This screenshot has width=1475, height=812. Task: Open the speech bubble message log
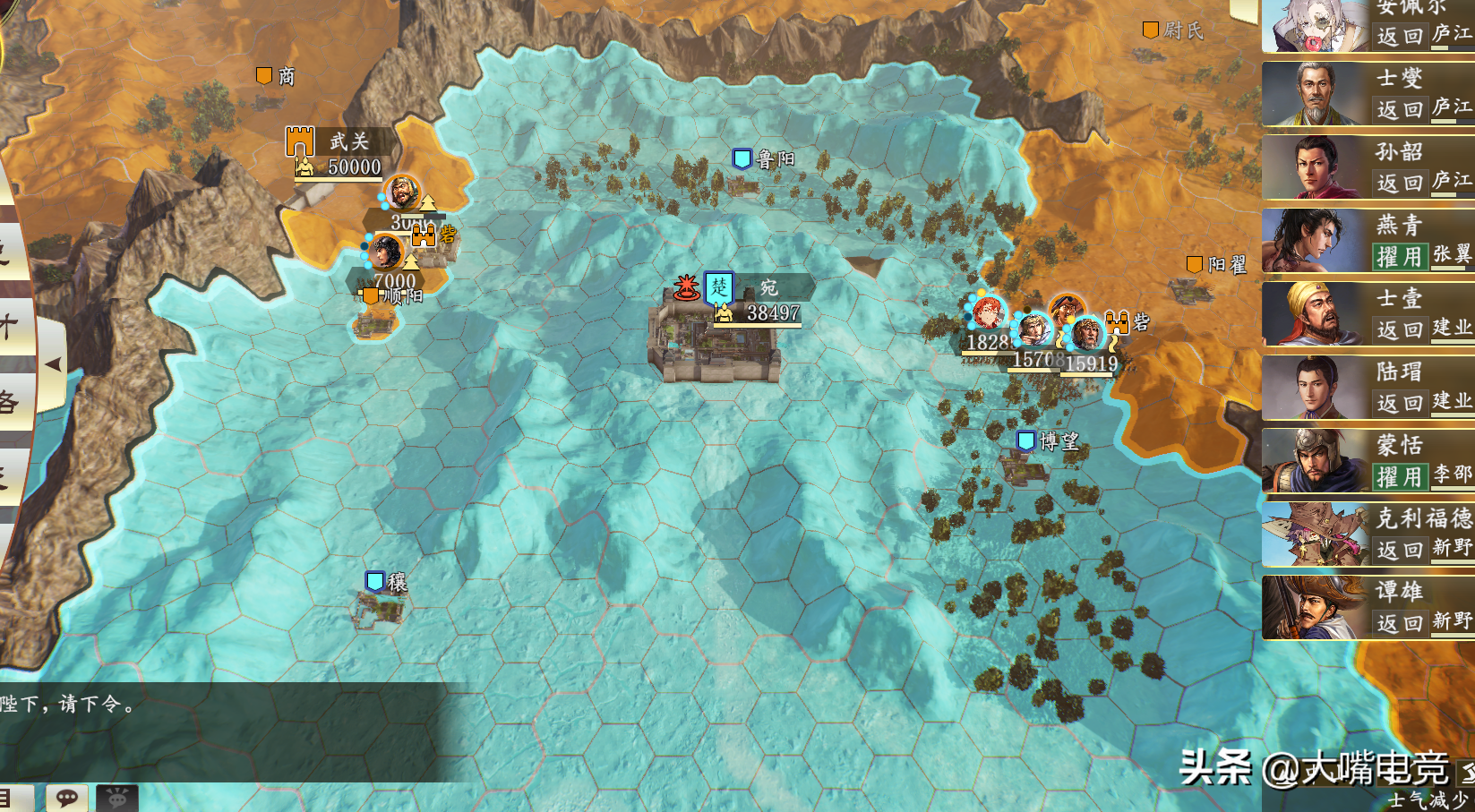(x=67, y=798)
